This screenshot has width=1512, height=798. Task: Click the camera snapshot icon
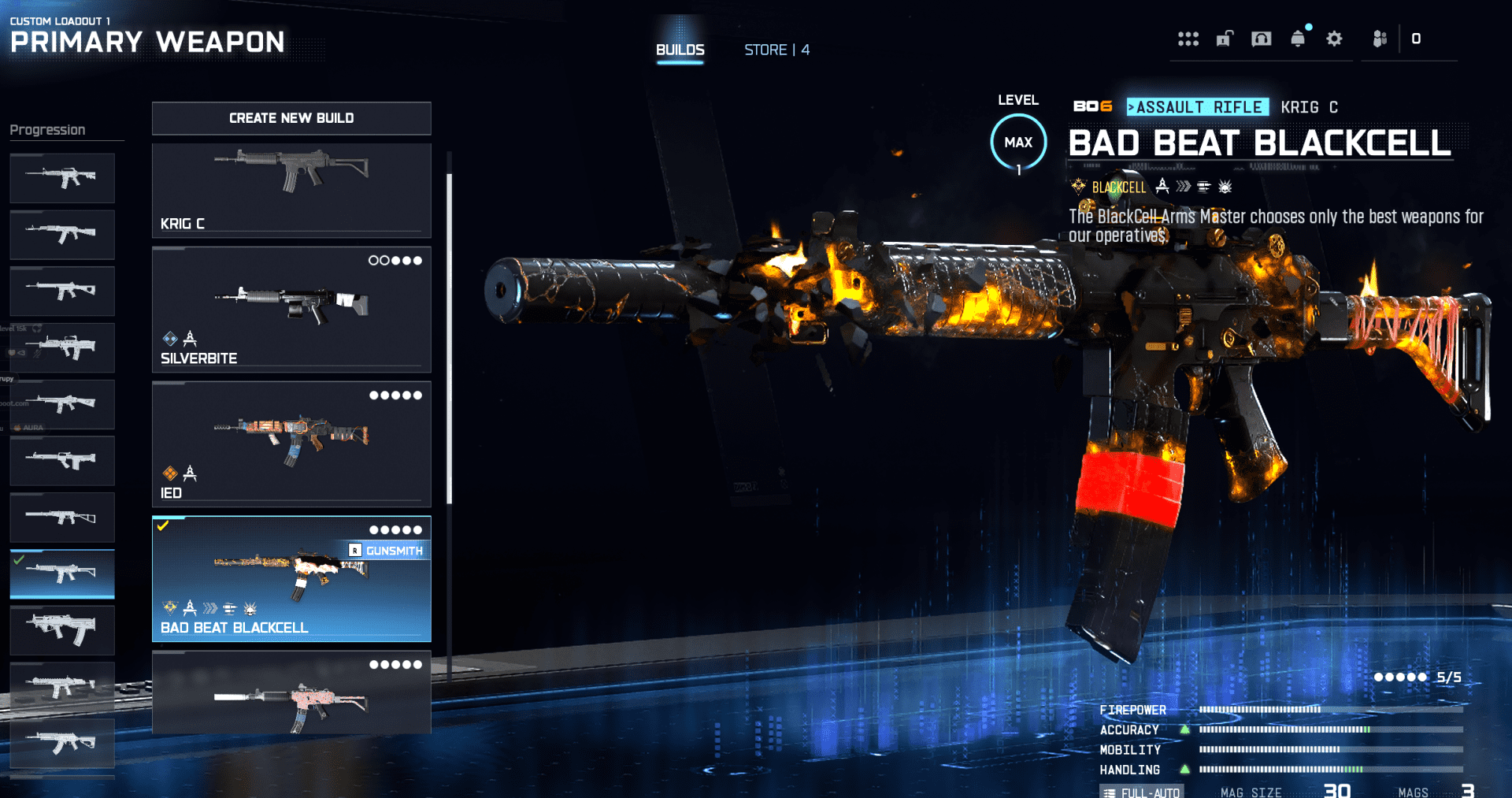(1261, 39)
